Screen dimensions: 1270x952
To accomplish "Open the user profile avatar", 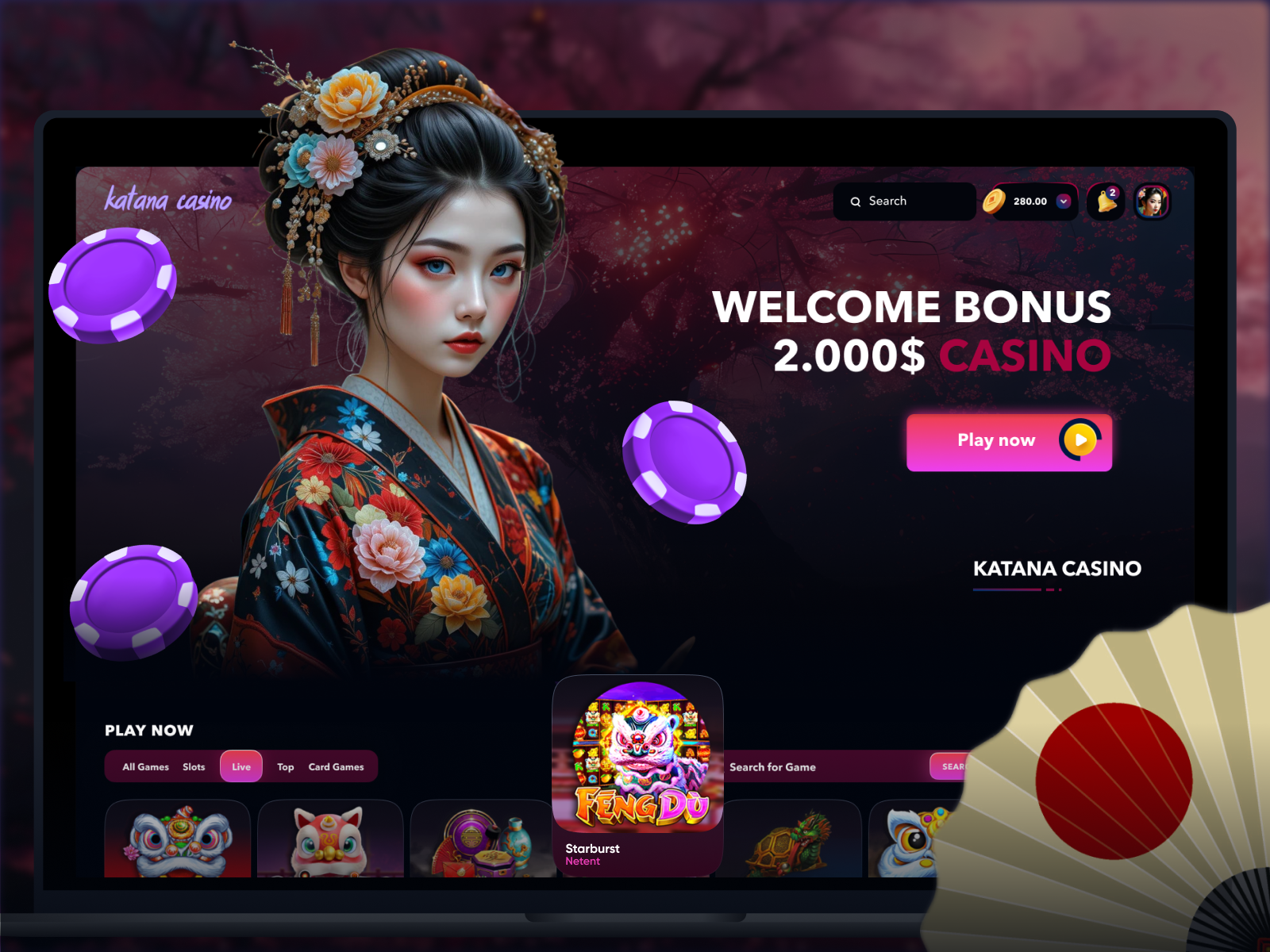I will 1152,202.
